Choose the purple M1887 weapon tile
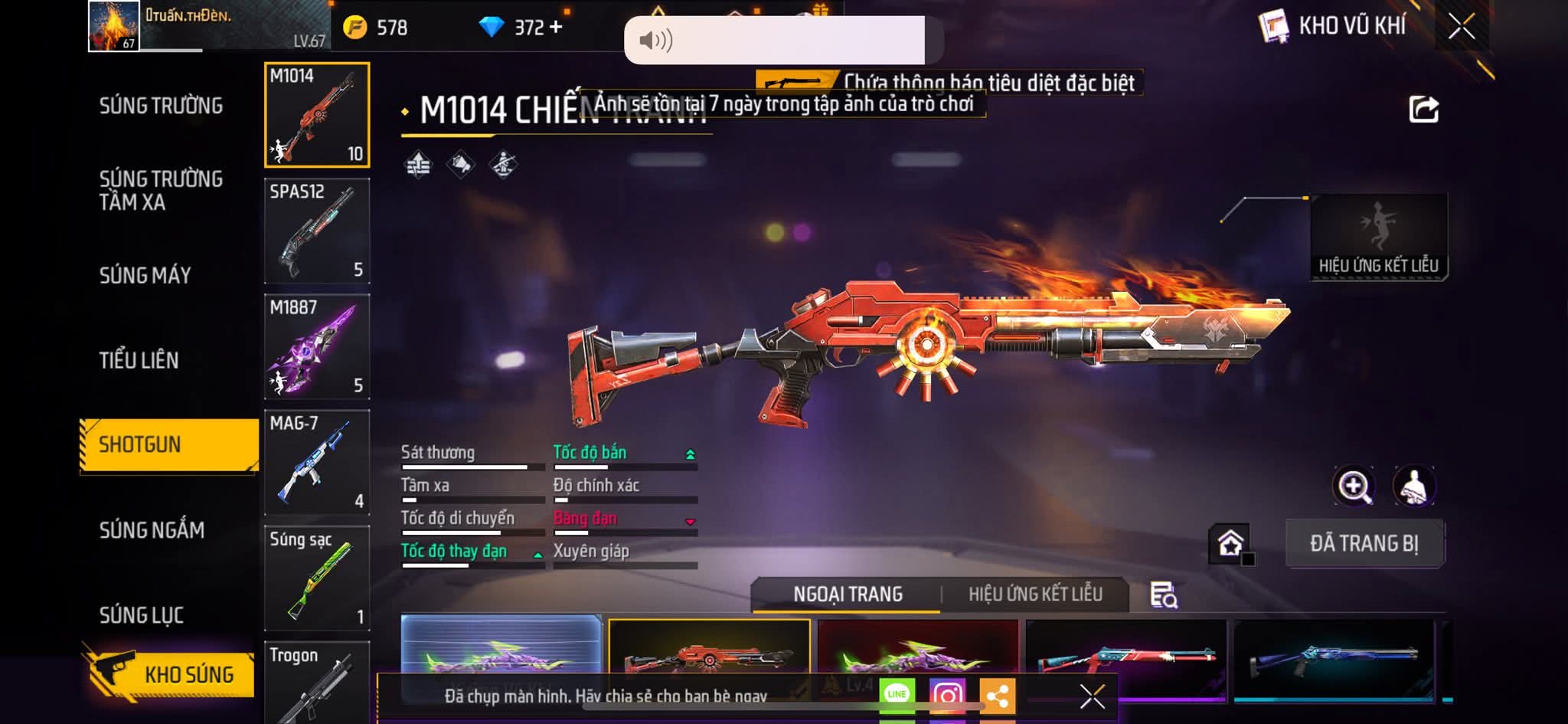Viewport: 1568px width, 724px height. pyautogui.click(x=317, y=346)
